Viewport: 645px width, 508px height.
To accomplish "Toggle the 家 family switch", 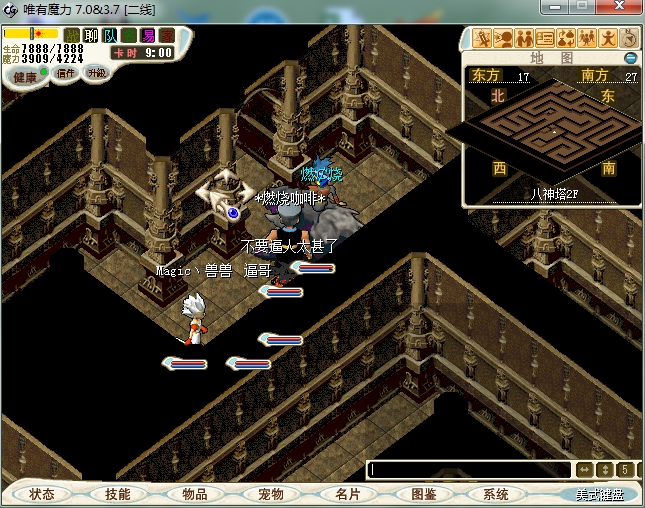I will (x=167, y=36).
